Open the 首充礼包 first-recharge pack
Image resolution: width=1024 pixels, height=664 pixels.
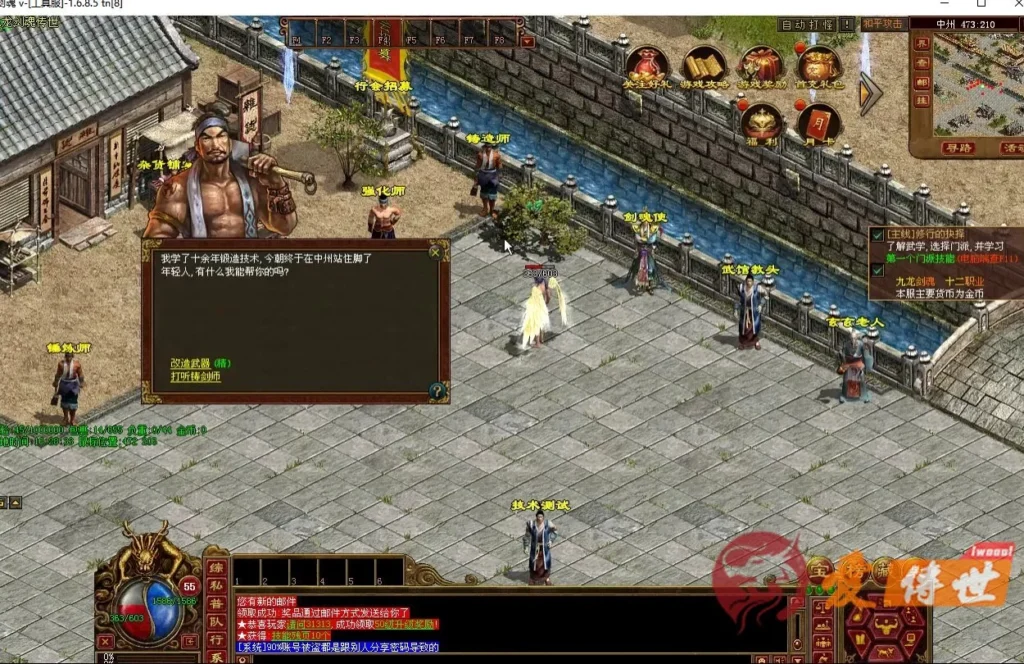(x=819, y=66)
